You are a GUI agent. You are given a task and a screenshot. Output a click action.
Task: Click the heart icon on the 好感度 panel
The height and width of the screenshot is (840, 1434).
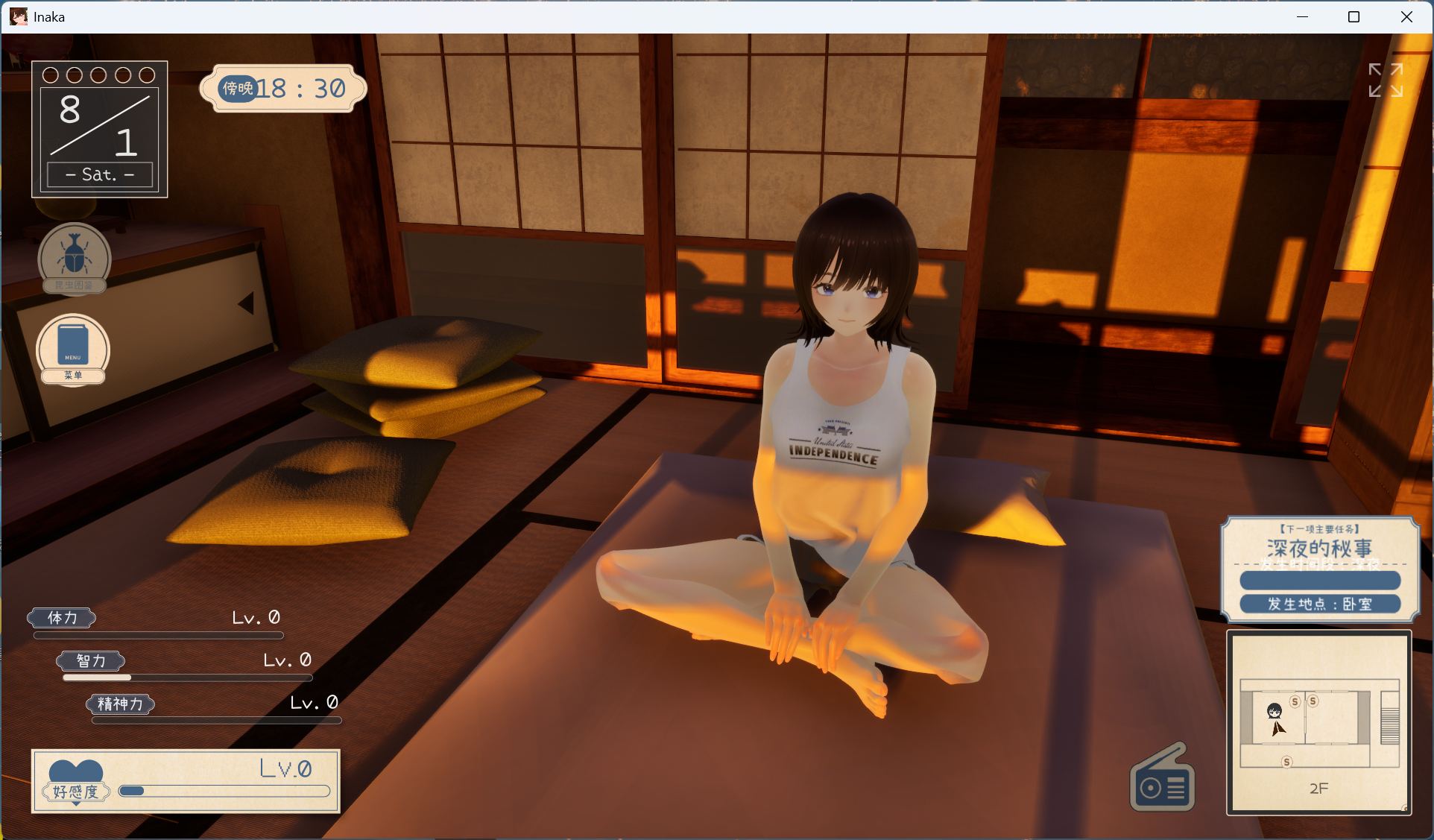pos(75,769)
